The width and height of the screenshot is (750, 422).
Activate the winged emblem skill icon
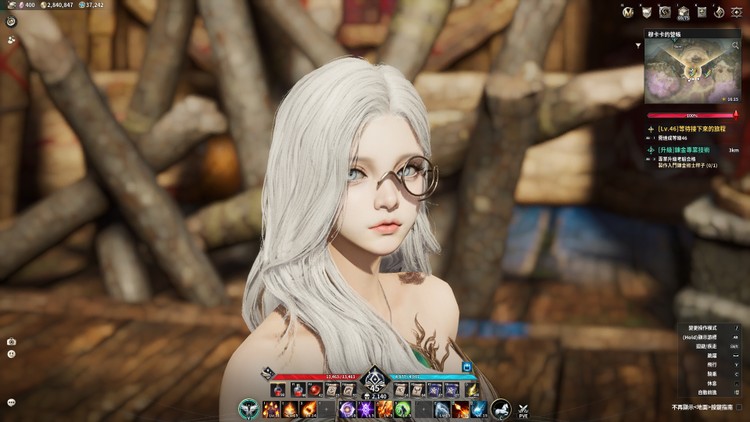point(249,408)
